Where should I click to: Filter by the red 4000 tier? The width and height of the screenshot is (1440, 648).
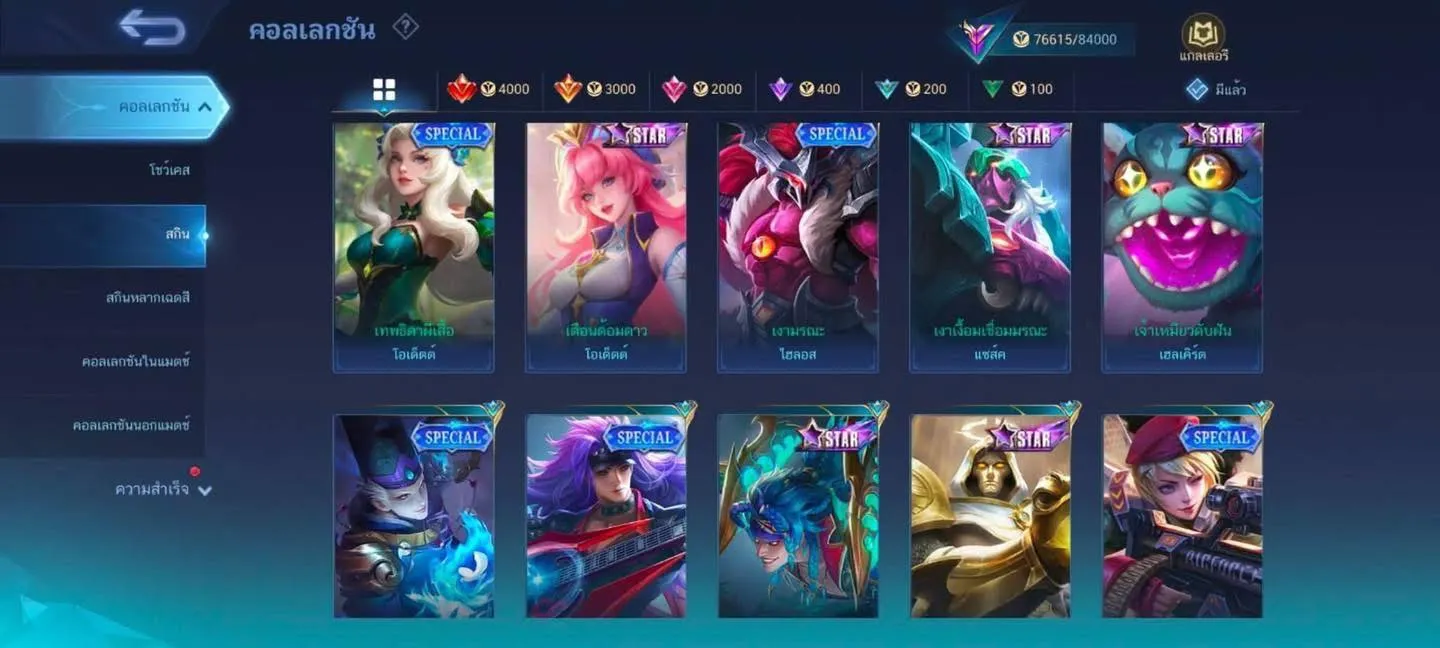[489, 89]
